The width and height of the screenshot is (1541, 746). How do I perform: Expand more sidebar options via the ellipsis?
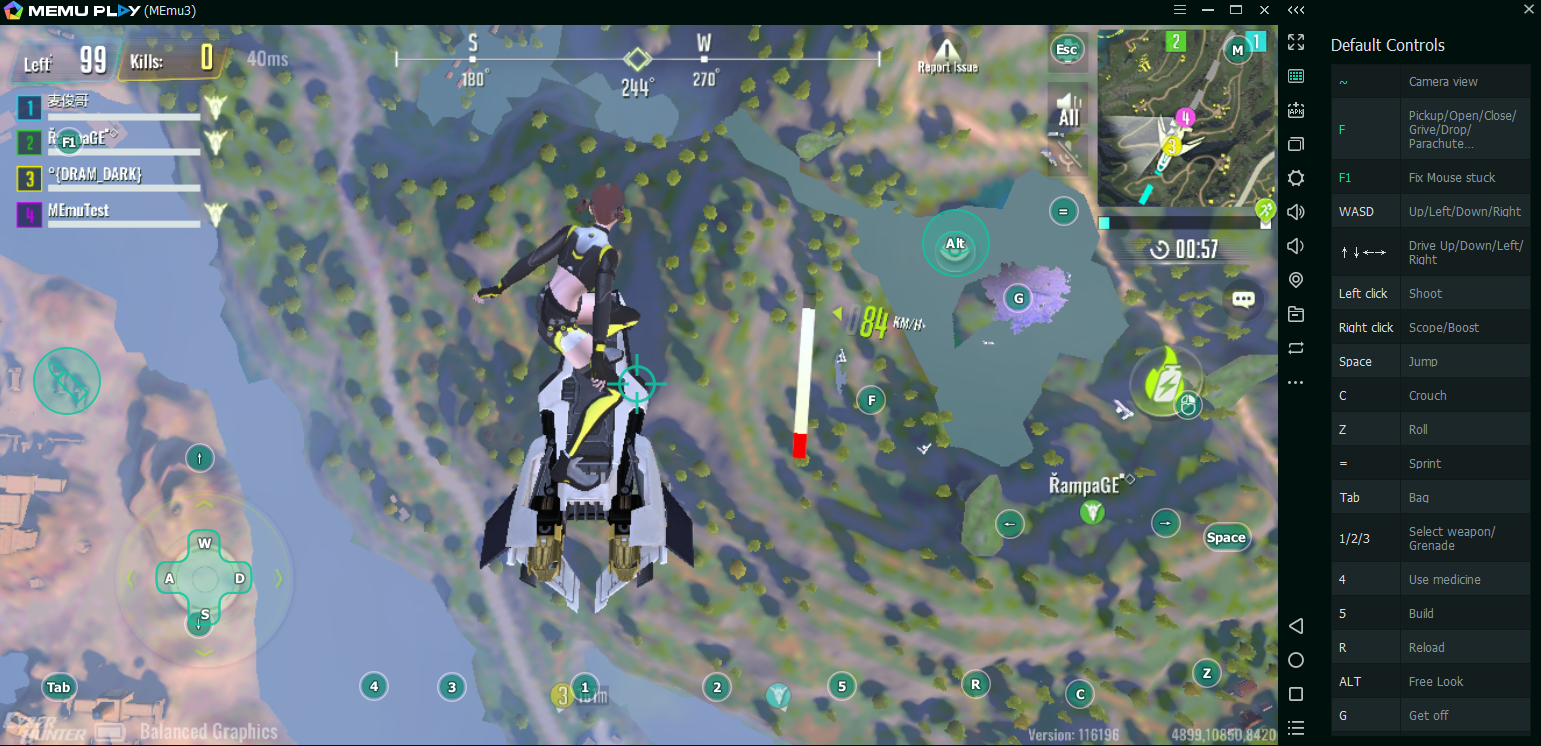pyautogui.click(x=1296, y=382)
